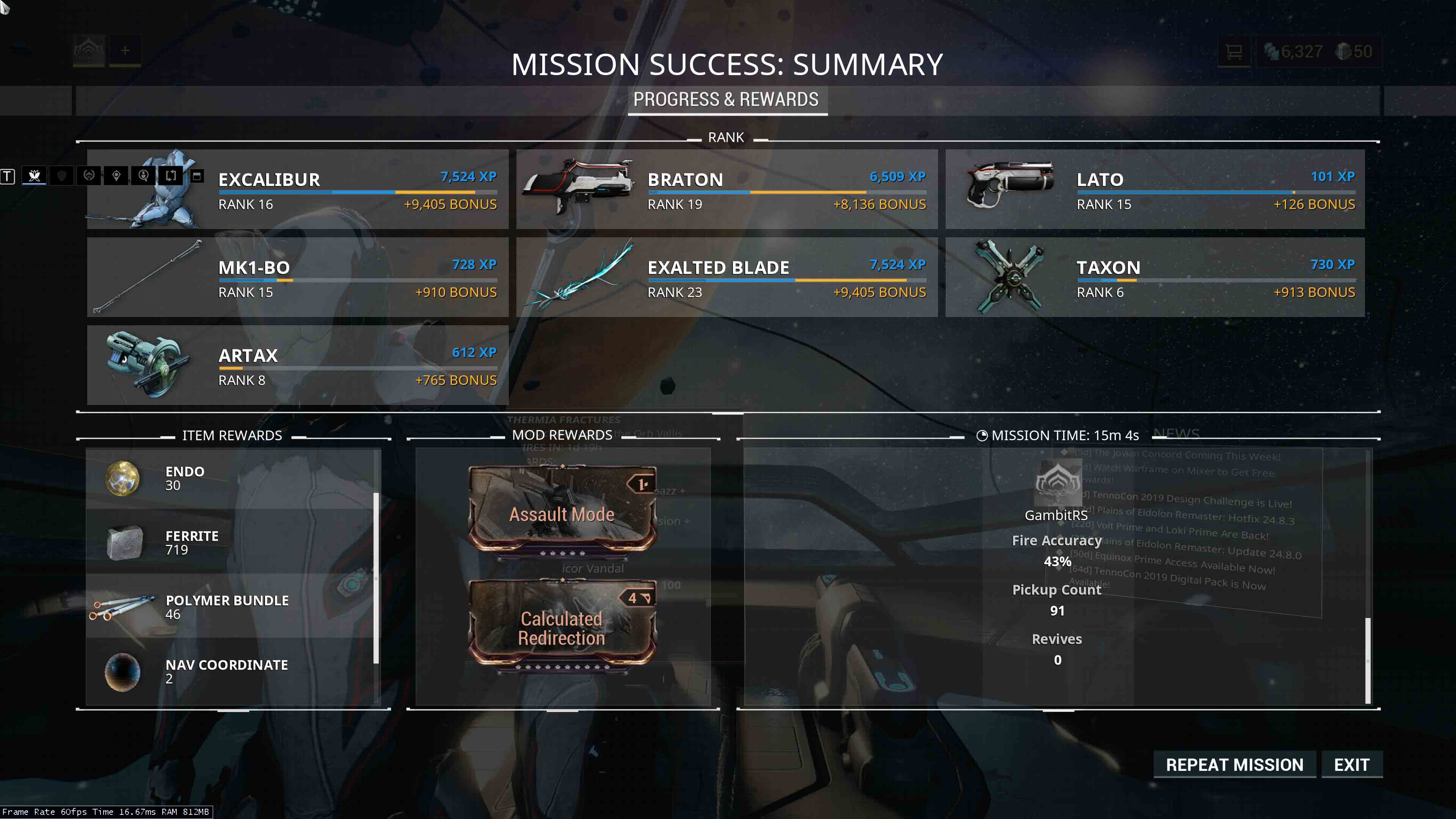This screenshot has width=1456, height=819.
Task: Exit the mission summary screen
Action: (1351, 764)
